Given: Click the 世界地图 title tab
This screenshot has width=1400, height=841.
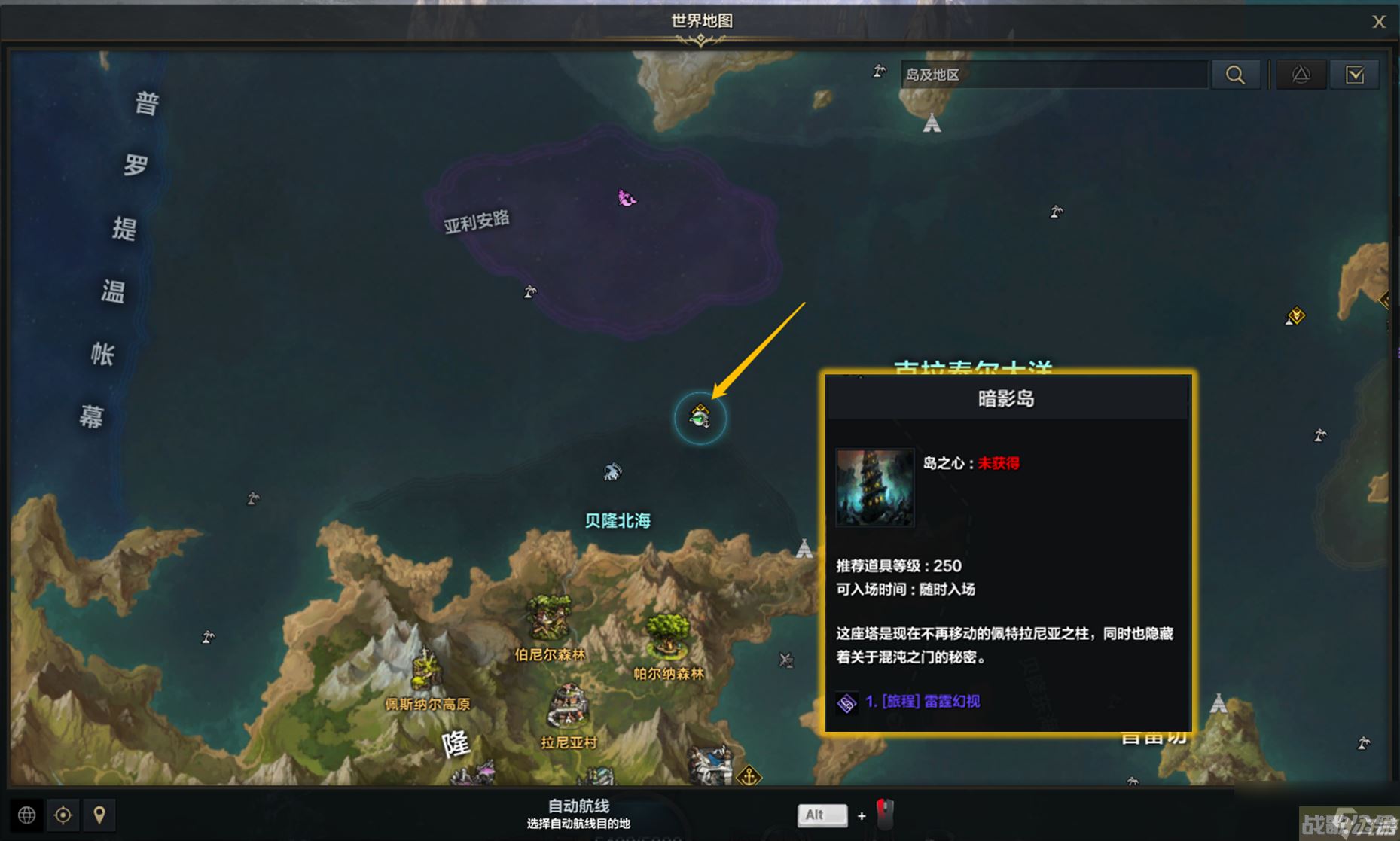Looking at the screenshot, I should (700, 22).
